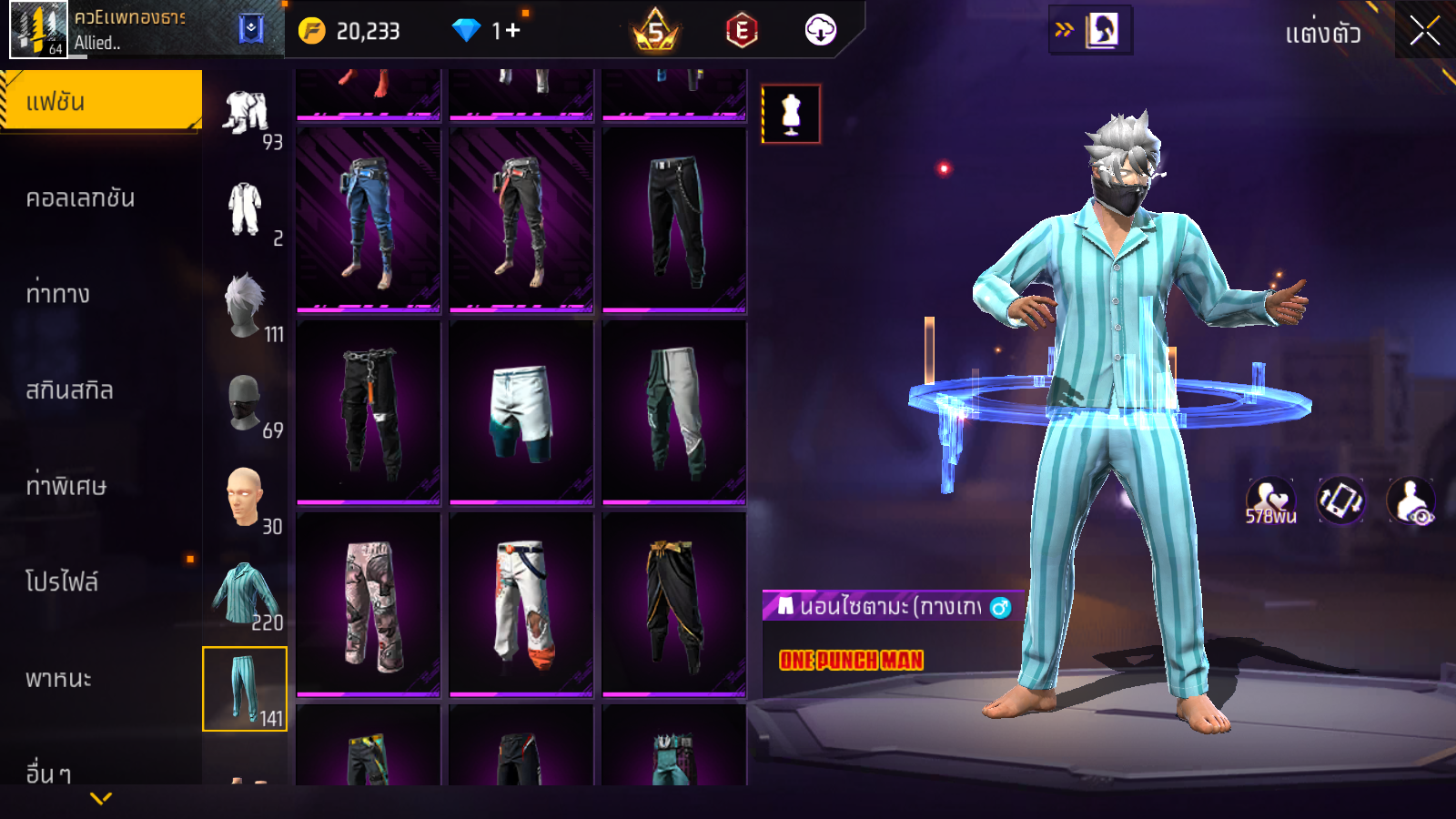This screenshot has width=1456, height=819.
Task: Click the mannequin preview button
Action: point(791,115)
